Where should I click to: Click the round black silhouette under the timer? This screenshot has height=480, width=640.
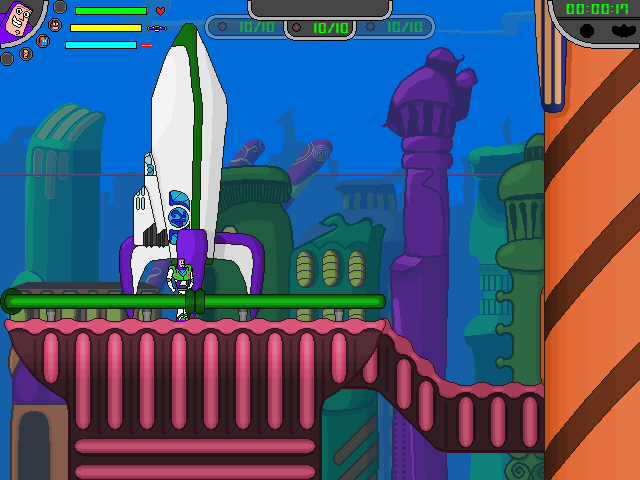(588, 31)
